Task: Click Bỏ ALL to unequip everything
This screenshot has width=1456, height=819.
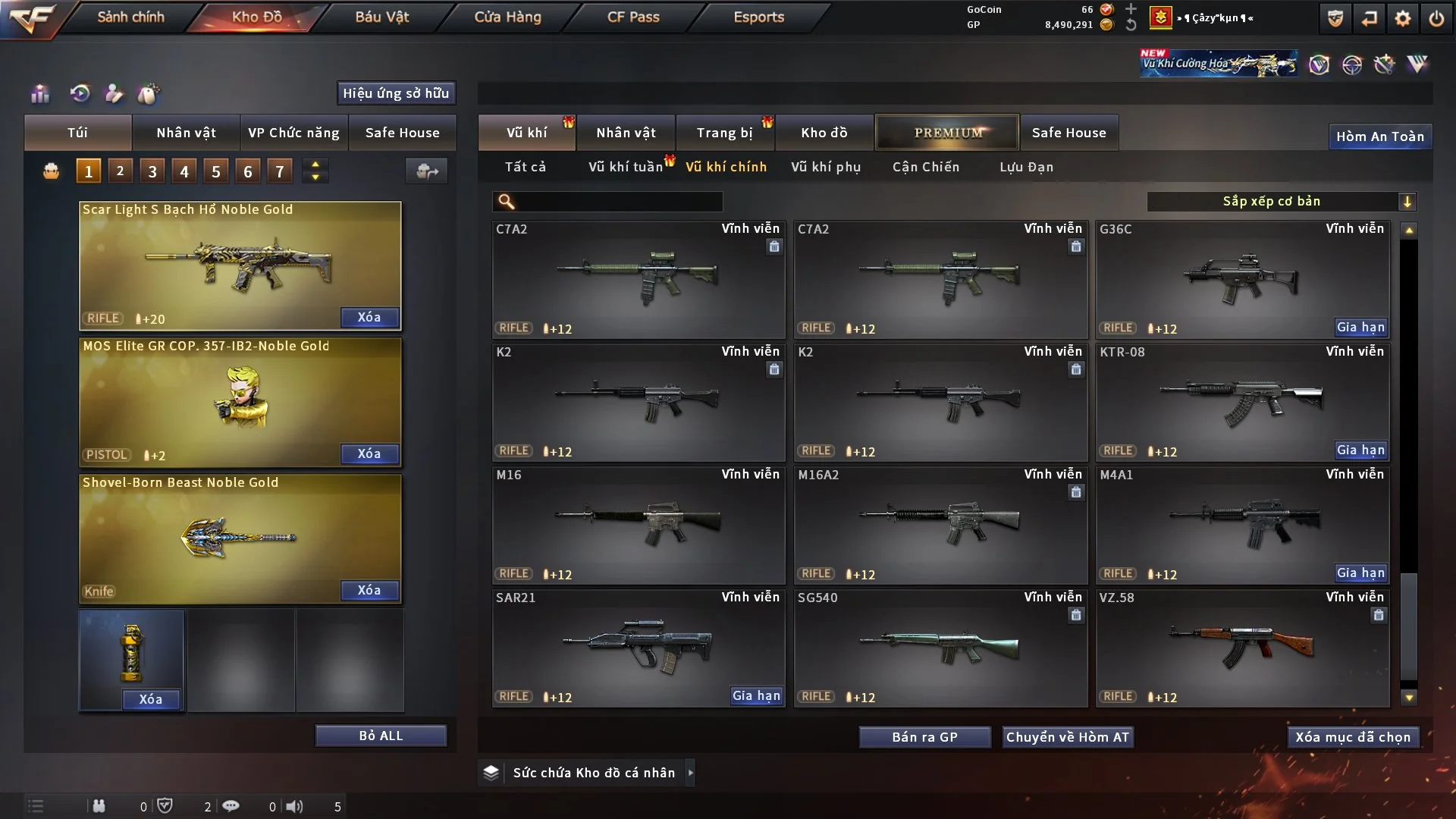Action: tap(381, 736)
